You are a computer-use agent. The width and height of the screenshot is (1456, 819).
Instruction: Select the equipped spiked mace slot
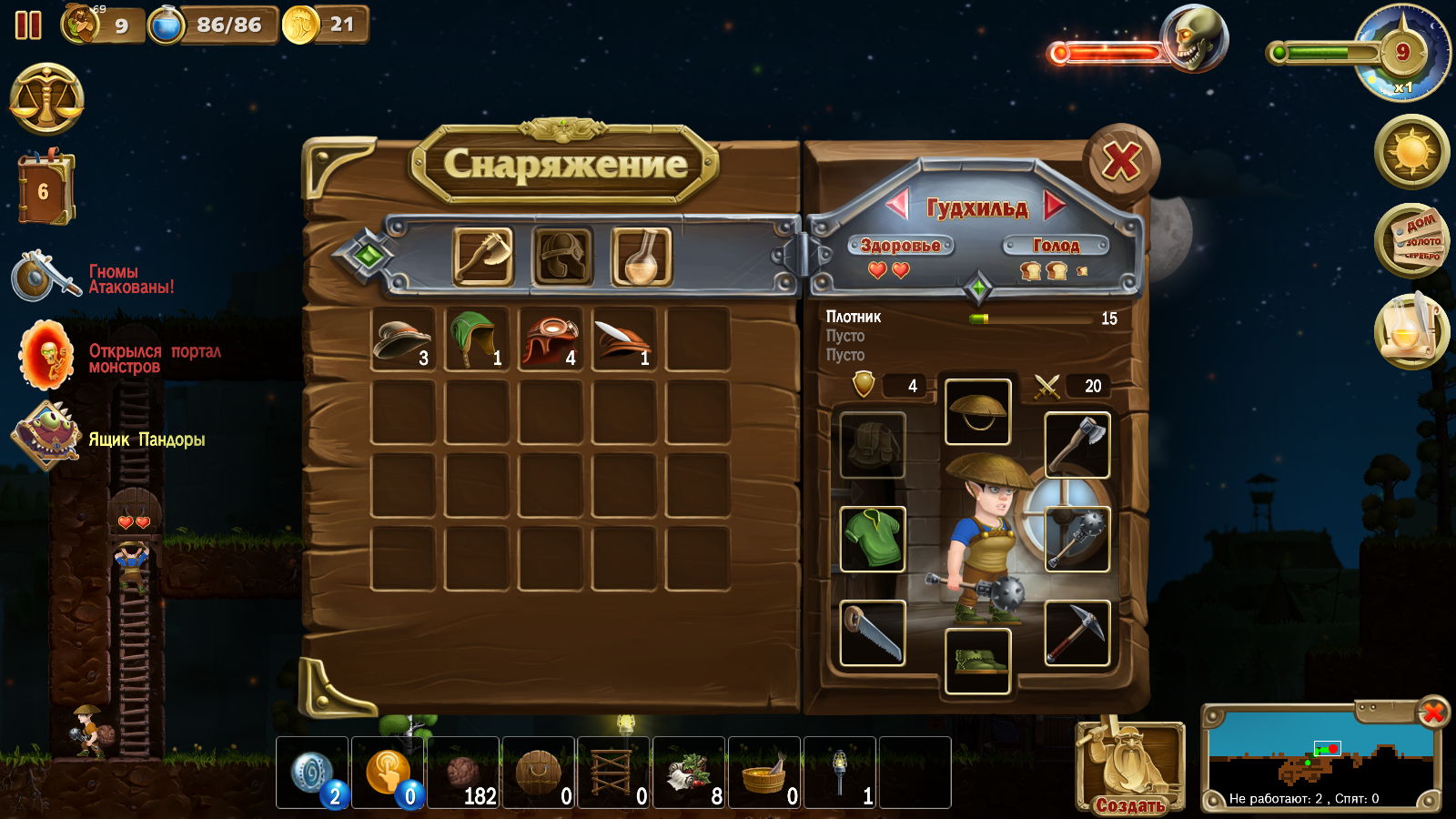pos(1077,539)
